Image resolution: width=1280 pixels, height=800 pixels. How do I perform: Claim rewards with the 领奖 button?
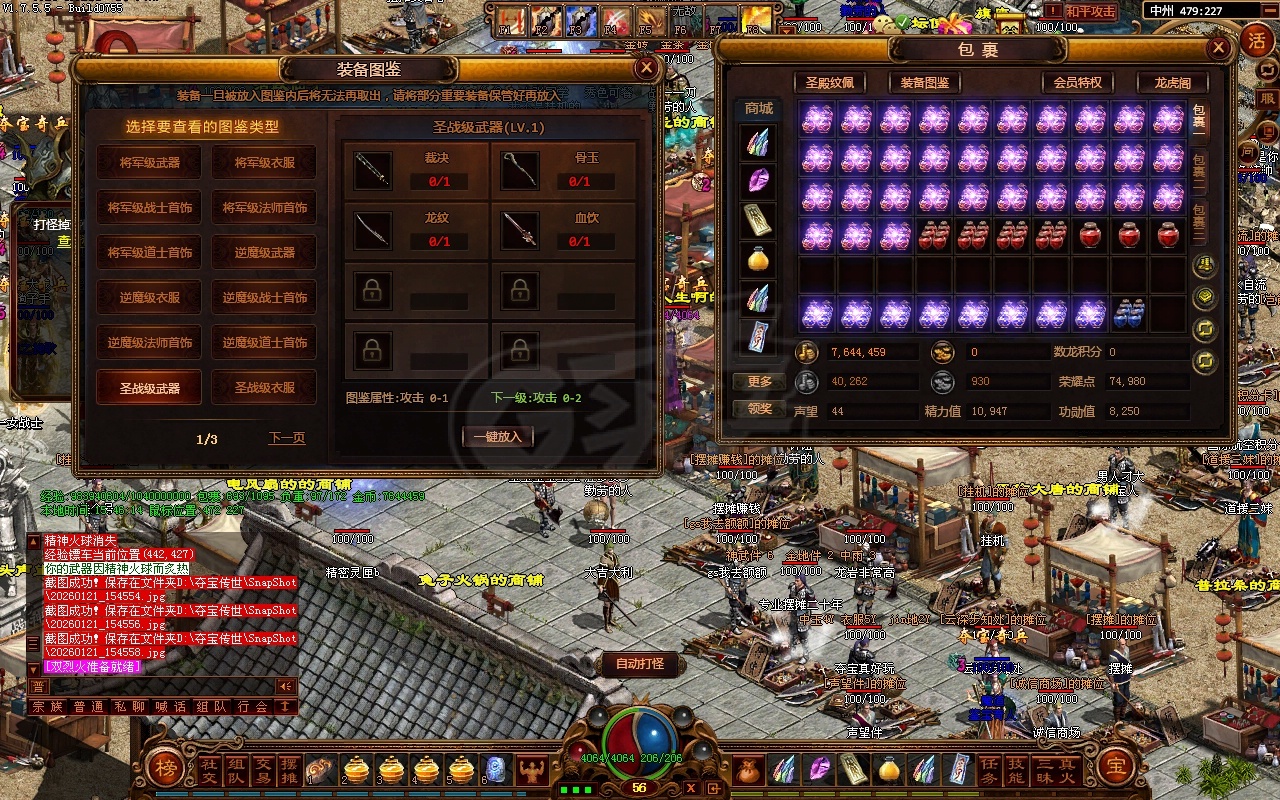coord(760,408)
